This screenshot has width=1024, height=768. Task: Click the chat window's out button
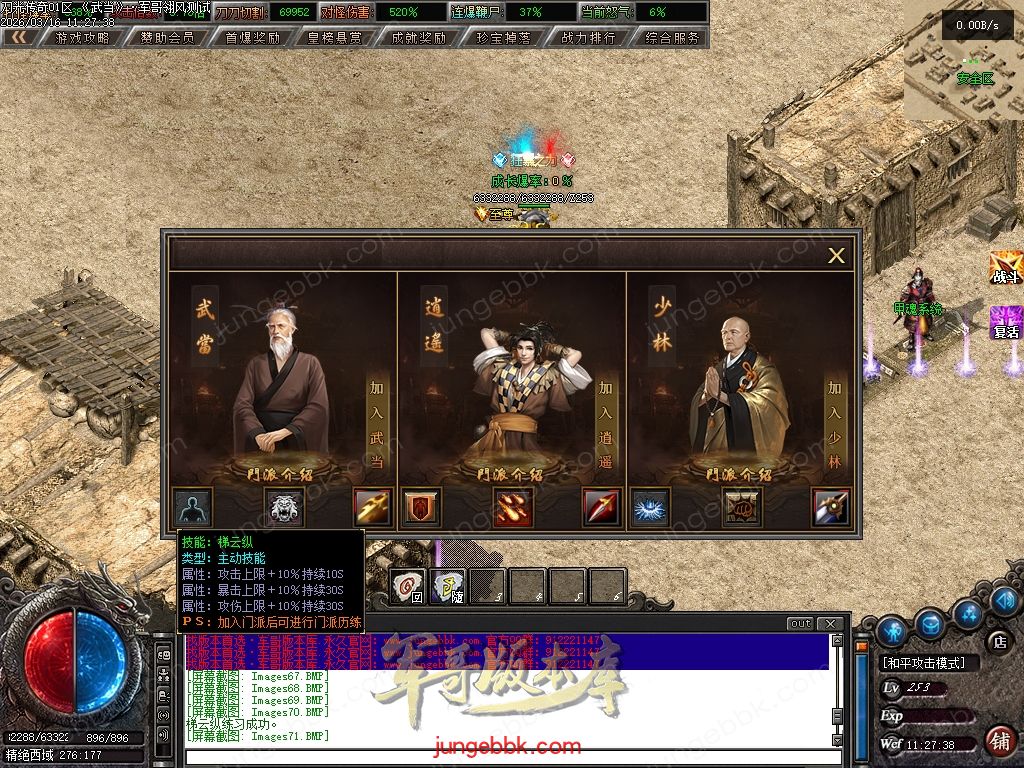[800, 624]
